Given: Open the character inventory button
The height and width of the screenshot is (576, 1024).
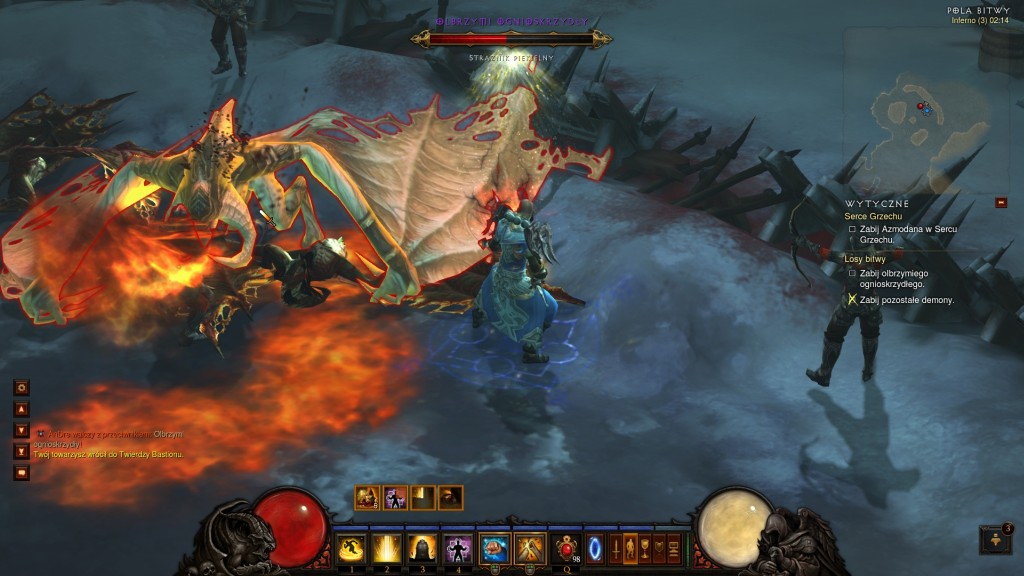Looking at the screenshot, I should (x=630, y=548).
